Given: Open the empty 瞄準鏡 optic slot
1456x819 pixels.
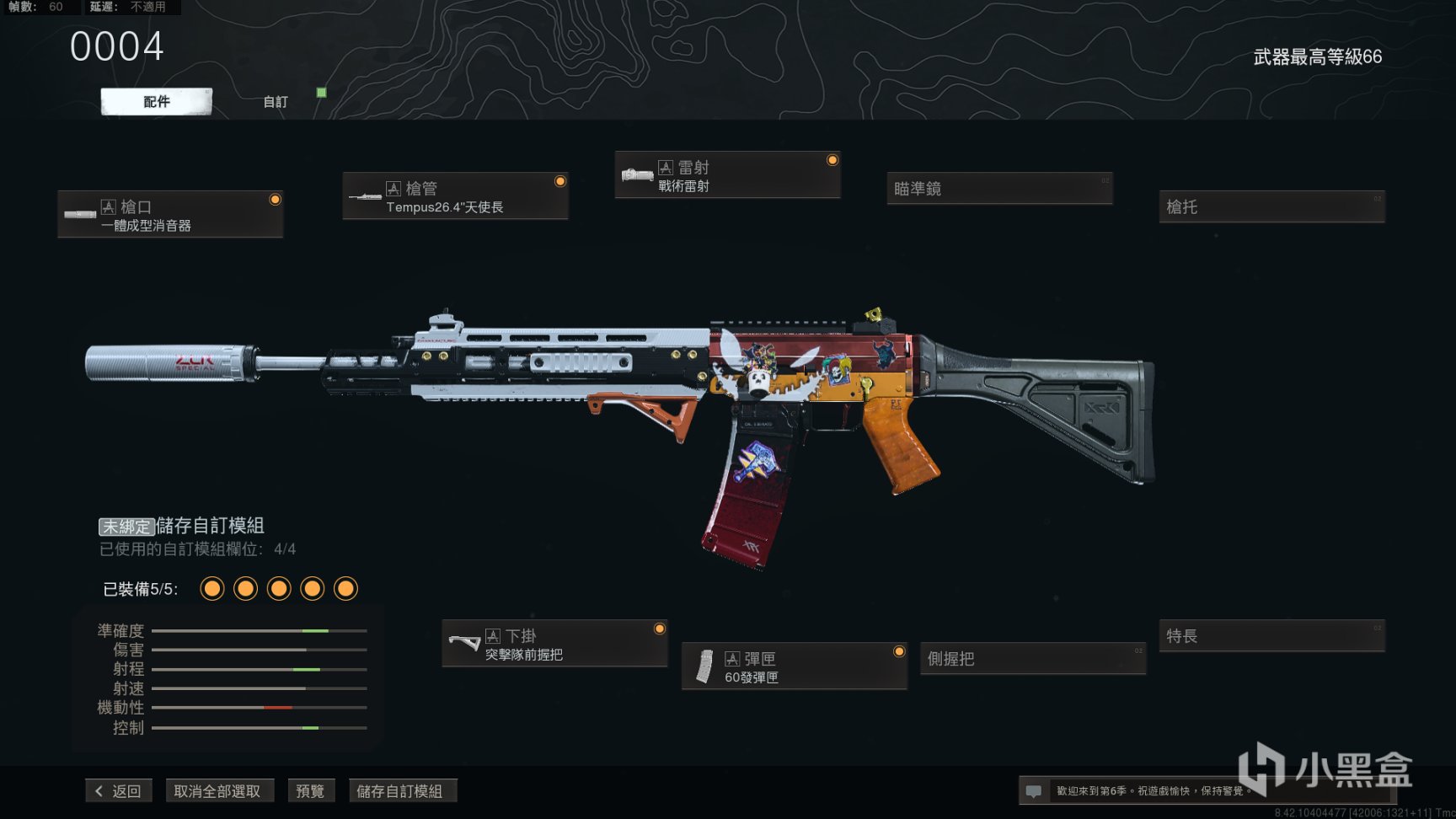Looking at the screenshot, I should [x=999, y=189].
